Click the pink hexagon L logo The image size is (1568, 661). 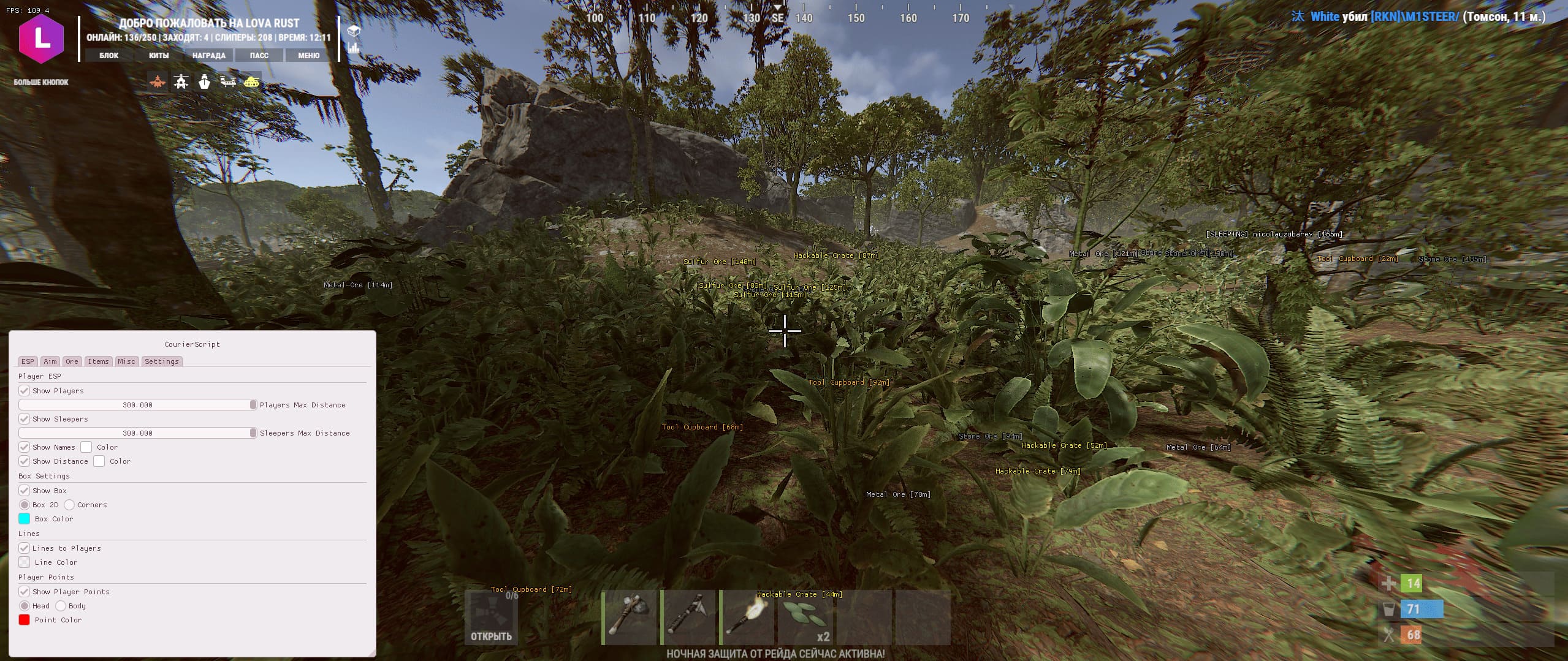tap(42, 39)
